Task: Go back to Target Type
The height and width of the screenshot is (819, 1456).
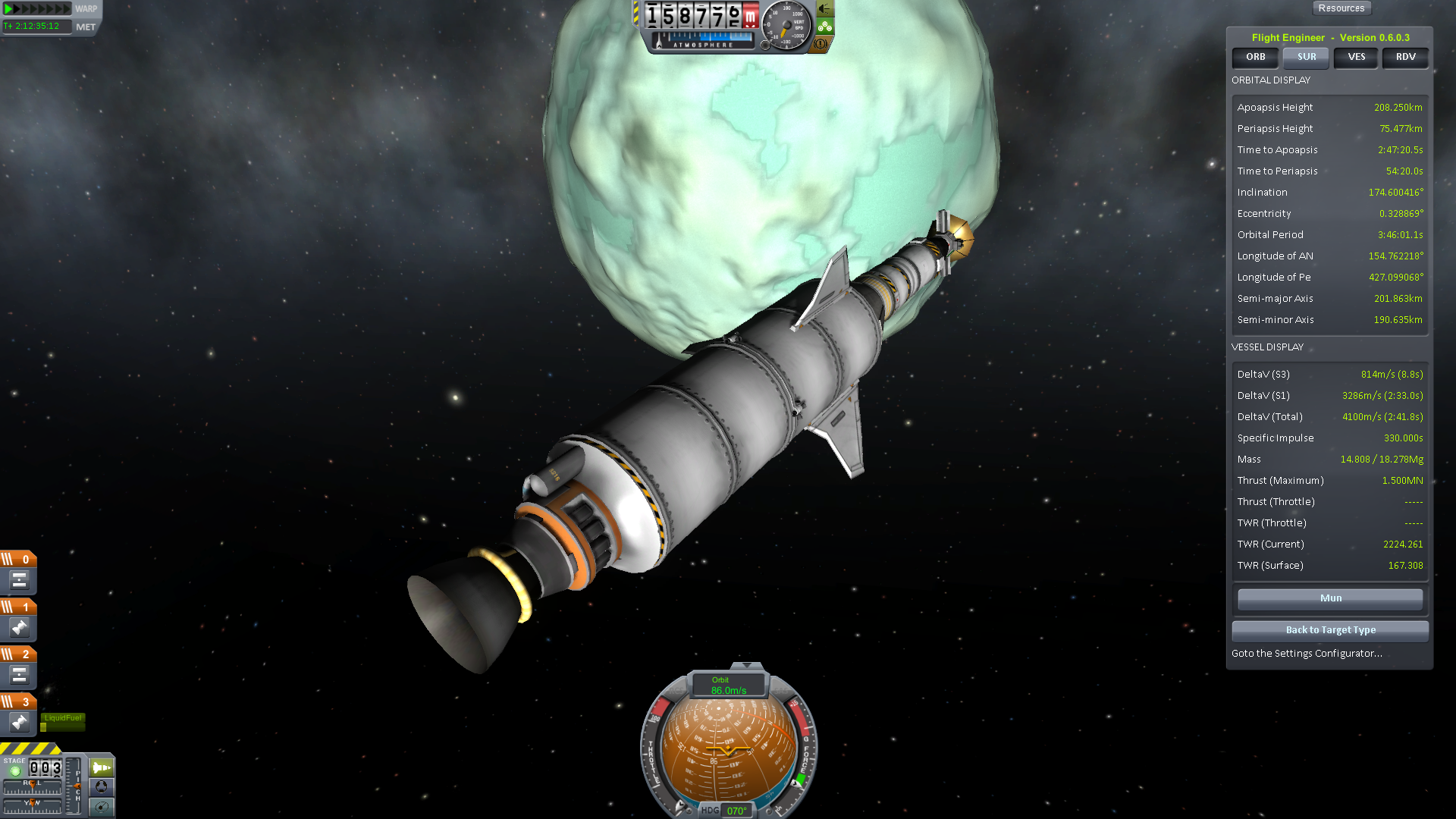Action: coord(1330,630)
